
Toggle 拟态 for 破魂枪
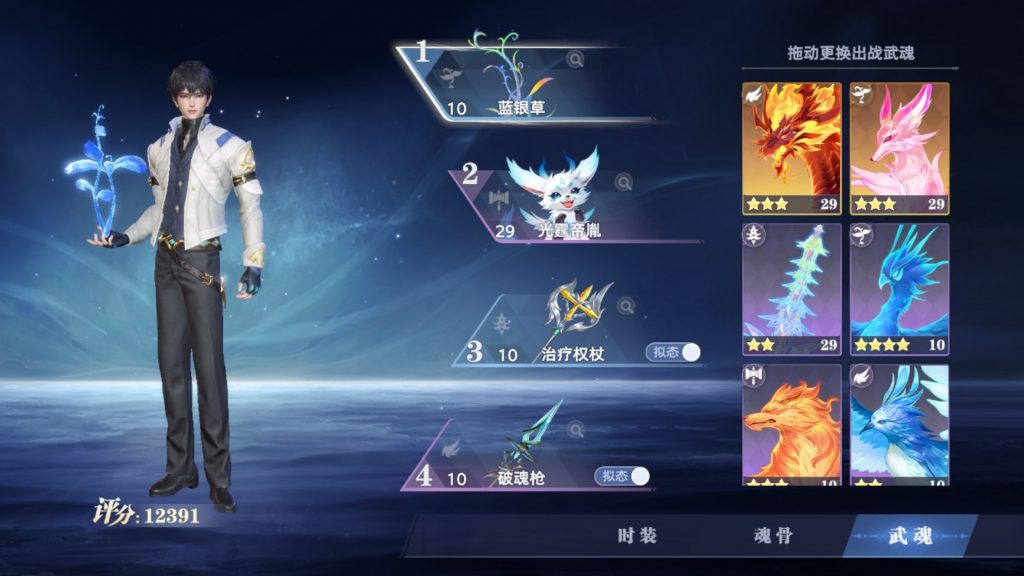[623, 476]
